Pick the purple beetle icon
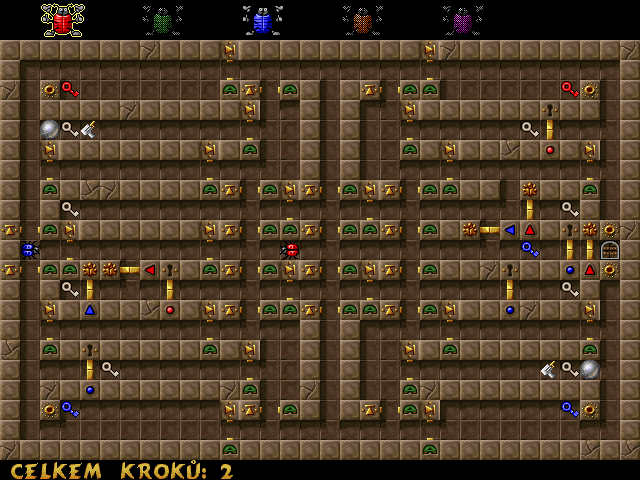The image size is (640, 480). 462,20
